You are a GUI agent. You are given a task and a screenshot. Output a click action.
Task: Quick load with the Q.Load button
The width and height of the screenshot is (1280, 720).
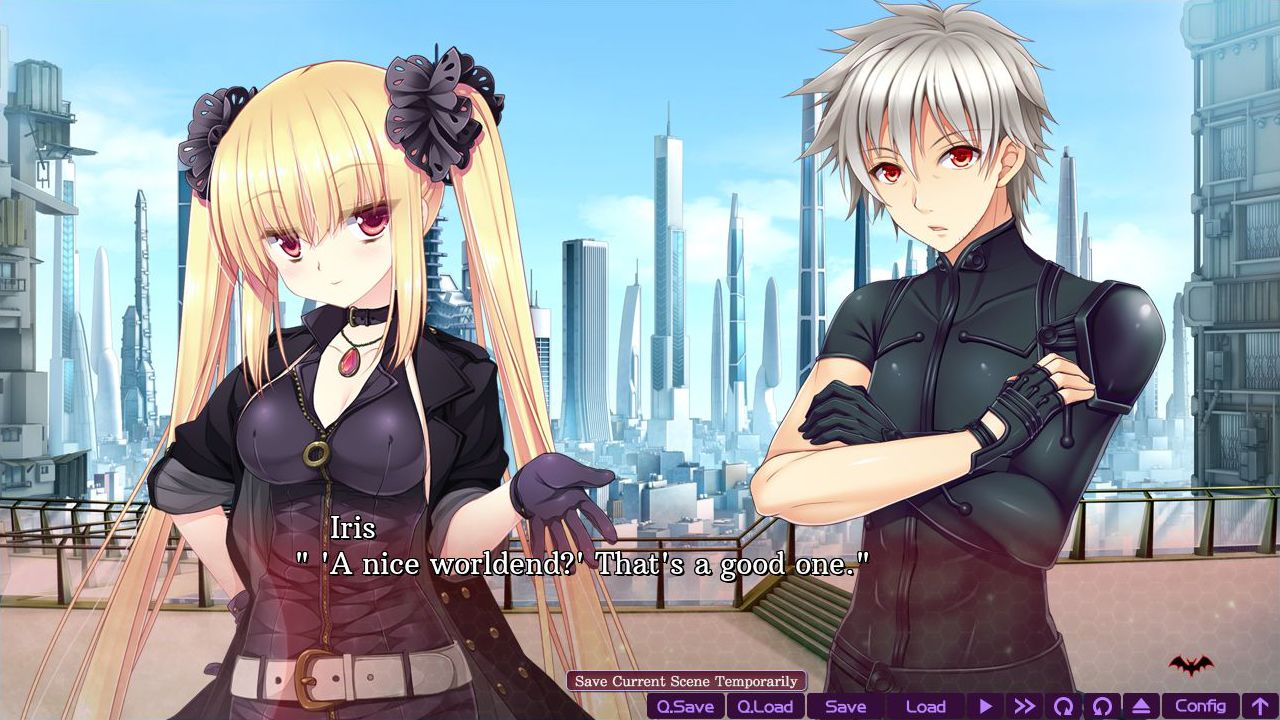click(765, 706)
